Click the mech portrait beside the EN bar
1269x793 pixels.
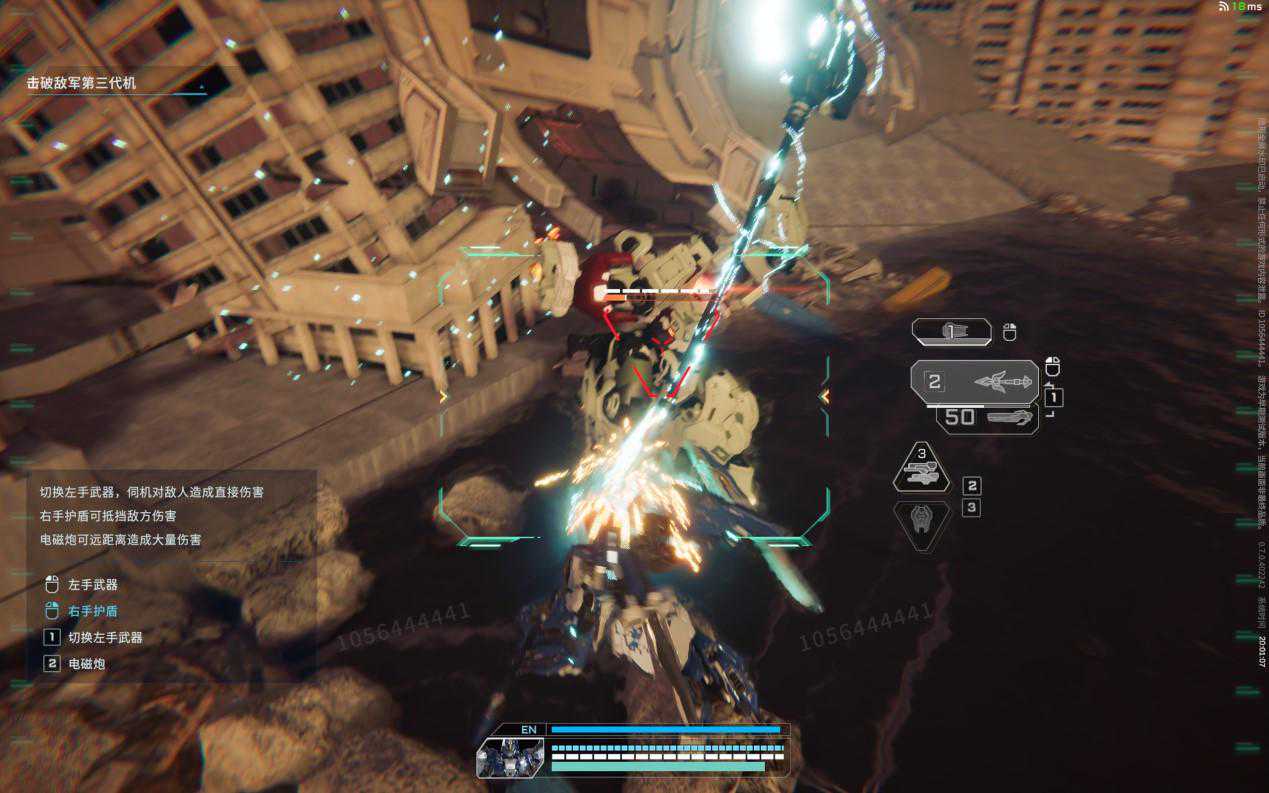click(x=510, y=757)
